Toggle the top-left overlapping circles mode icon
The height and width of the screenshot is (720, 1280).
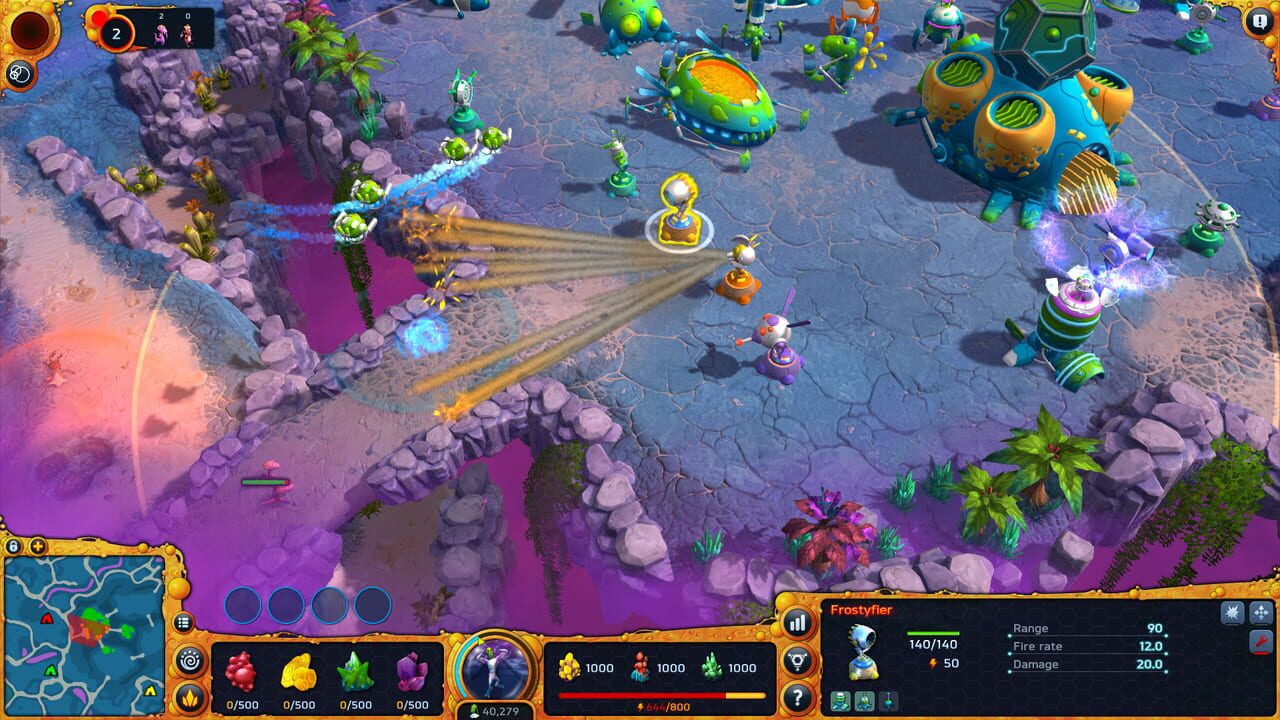18,71
